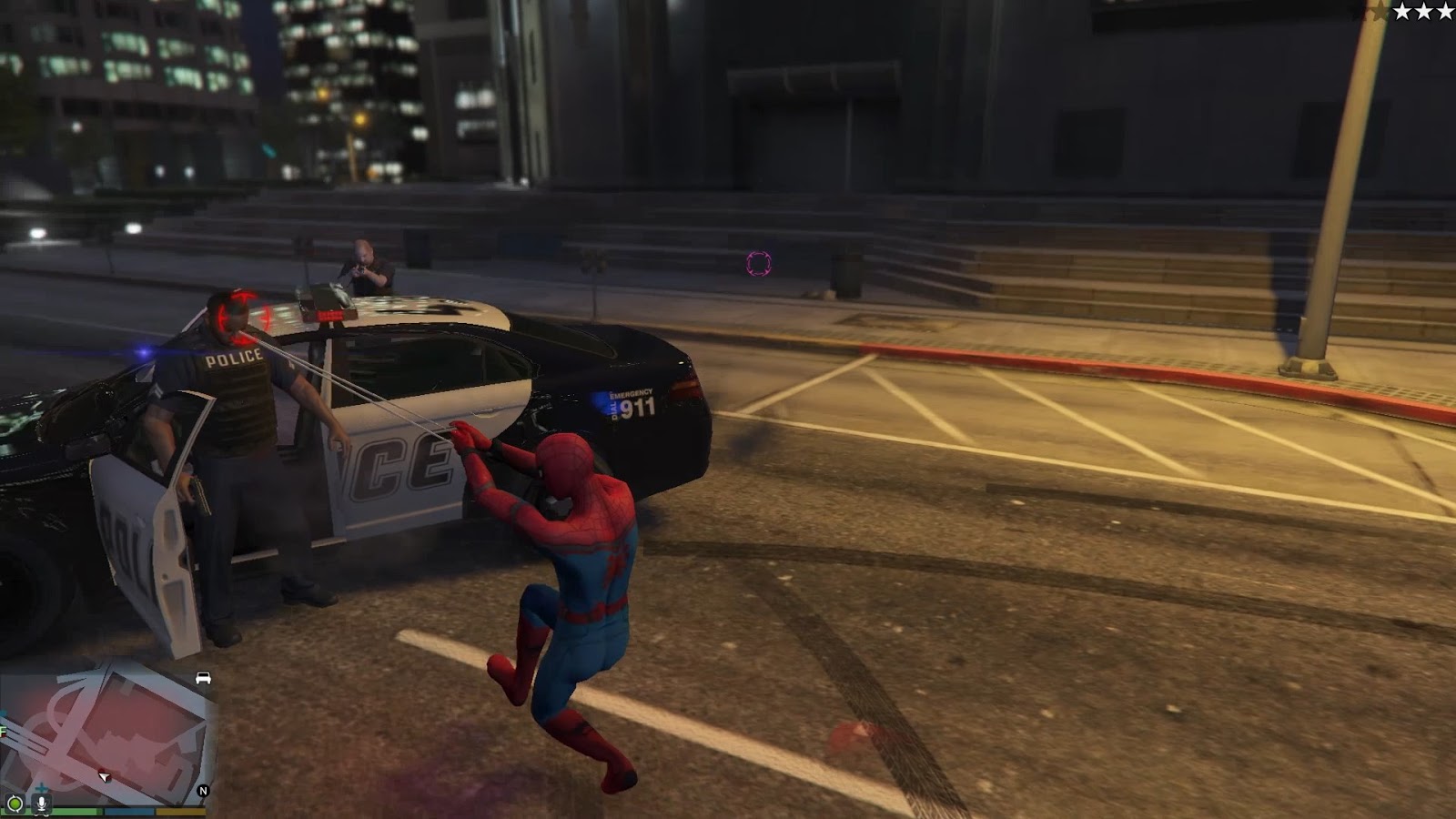The width and height of the screenshot is (1456, 819).
Task: Toggle the middle wanted star
Action: 1423,13
